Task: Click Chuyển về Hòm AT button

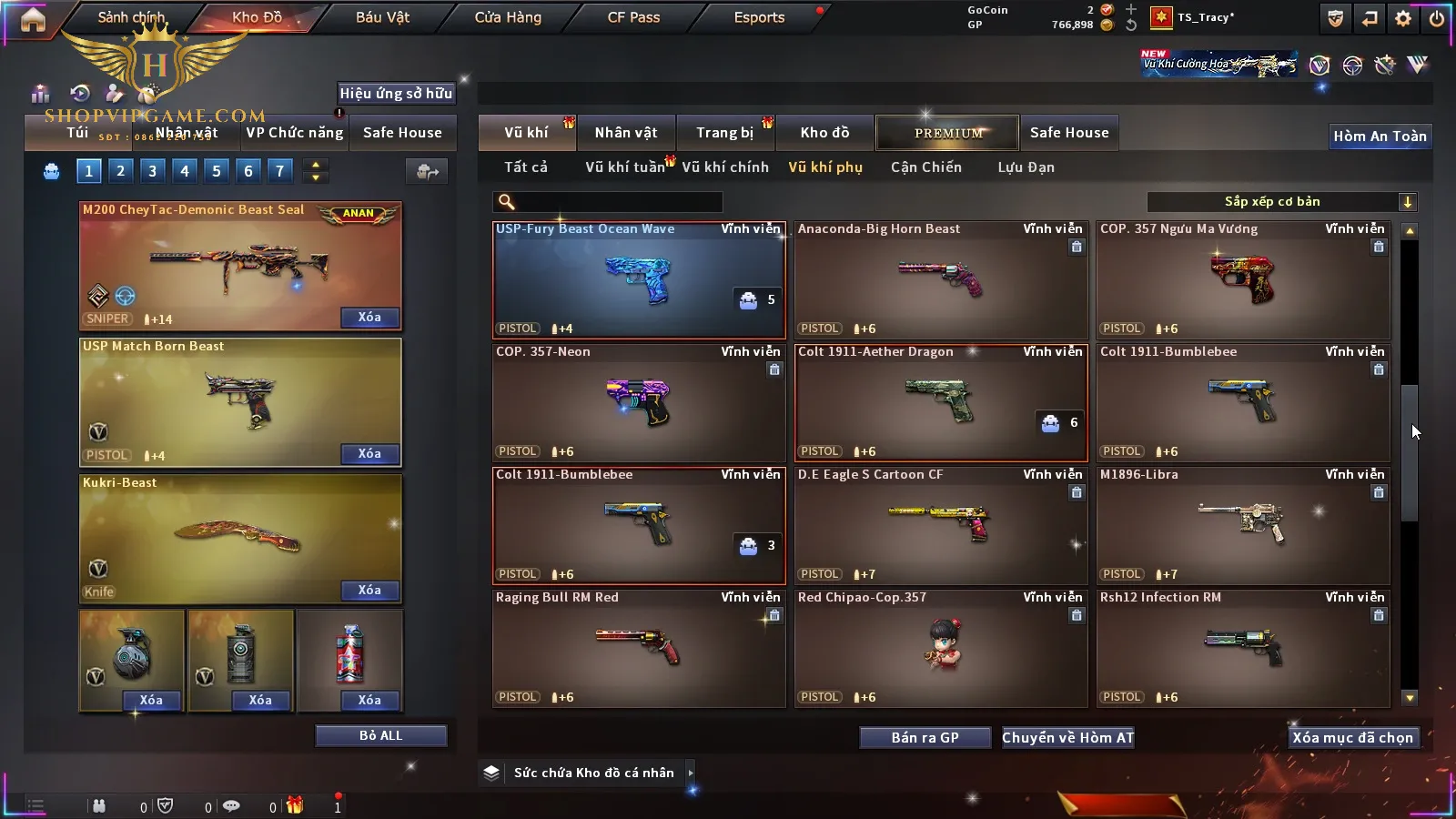Action: click(1067, 738)
